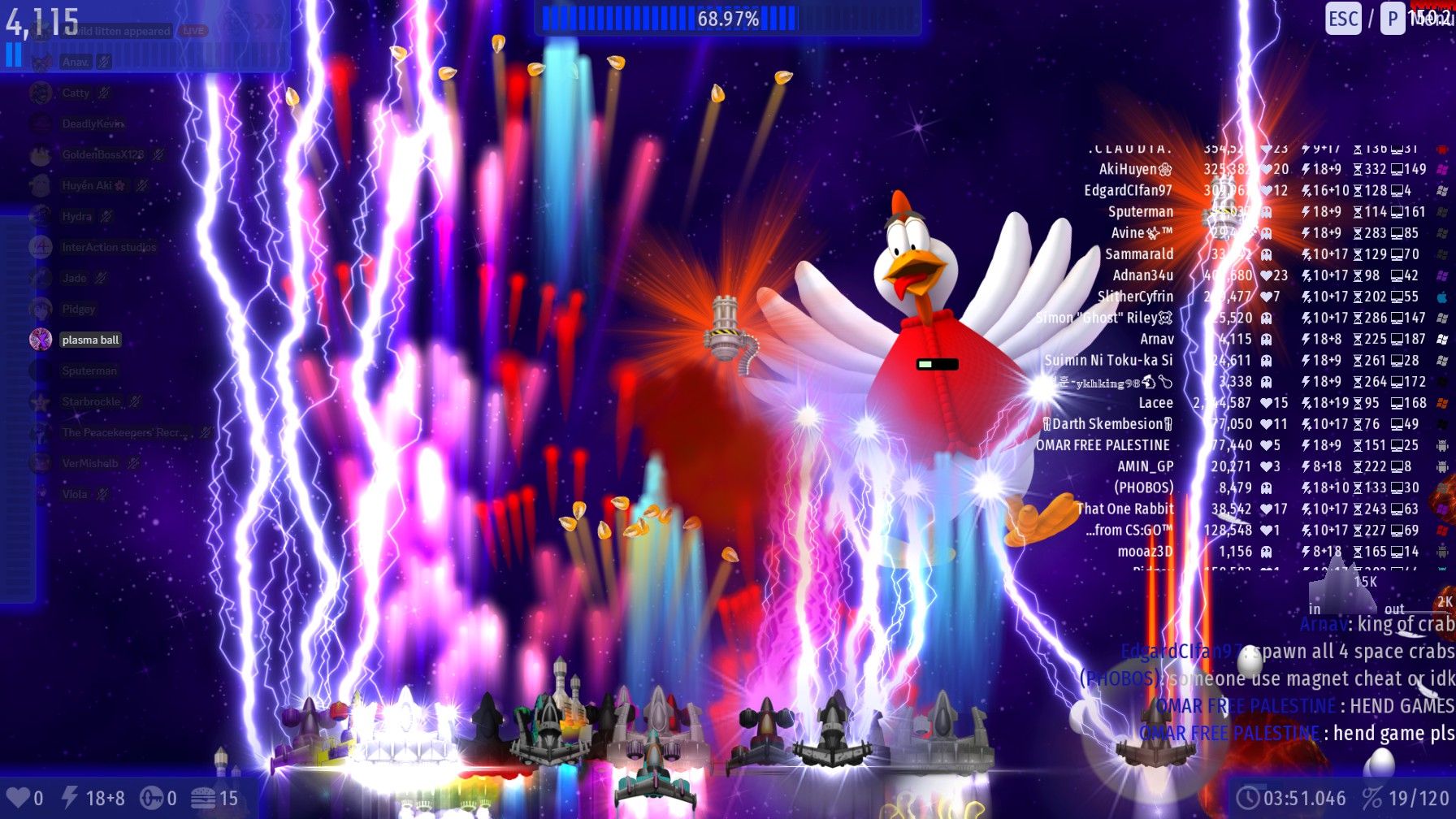Select Arnav's row in the player scoreboard

[x=1156, y=339]
